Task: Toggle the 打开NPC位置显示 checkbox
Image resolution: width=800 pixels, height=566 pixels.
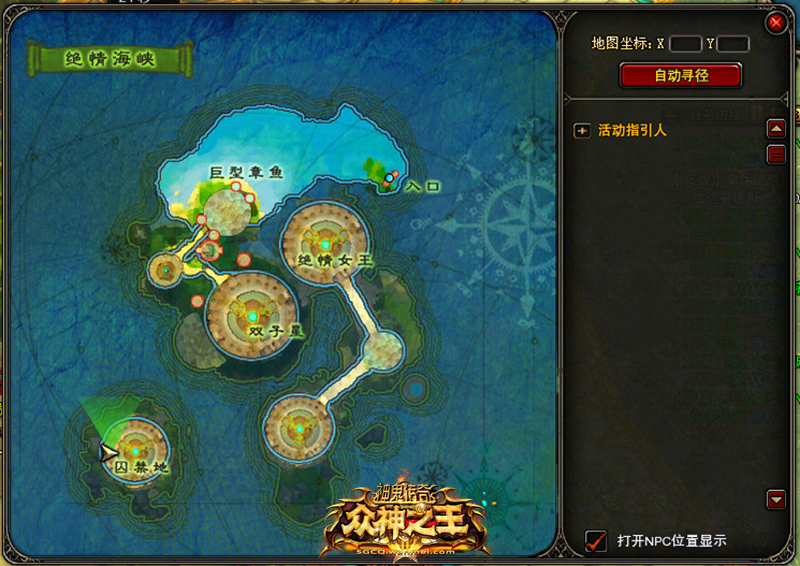Action: [x=596, y=540]
